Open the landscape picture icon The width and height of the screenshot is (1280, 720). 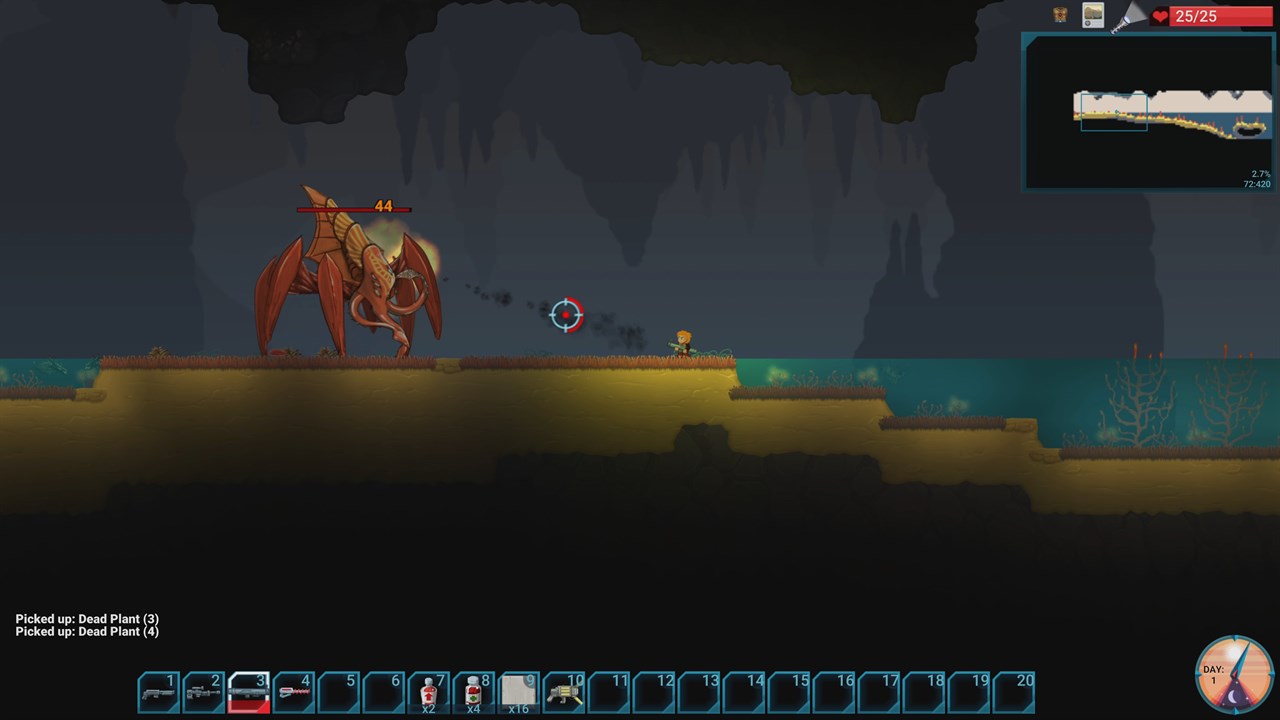pyautogui.click(x=1093, y=15)
